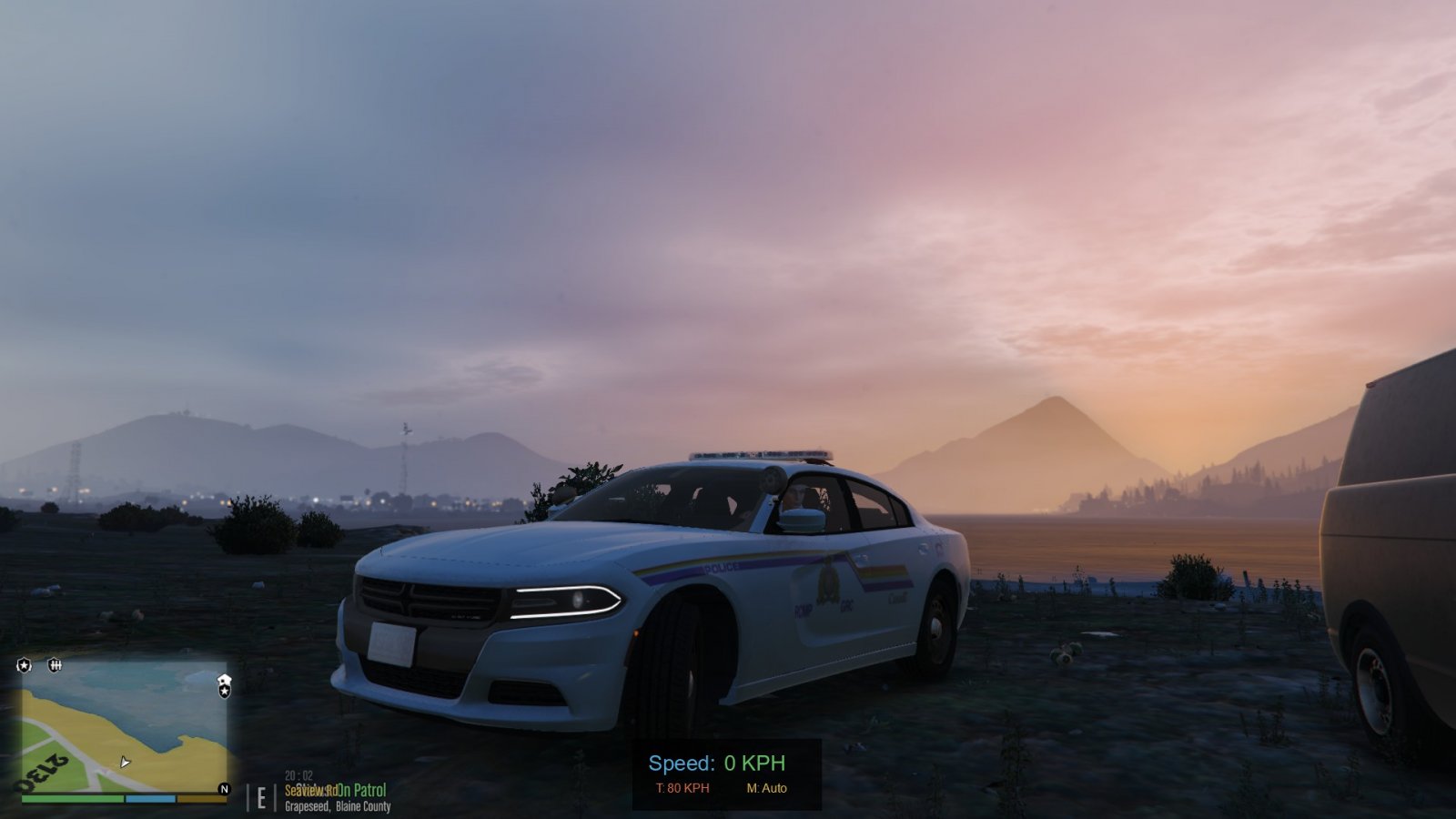Click the north compass marker on the minimap
The height and width of the screenshot is (819, 1456).
(x=224, y=789)
